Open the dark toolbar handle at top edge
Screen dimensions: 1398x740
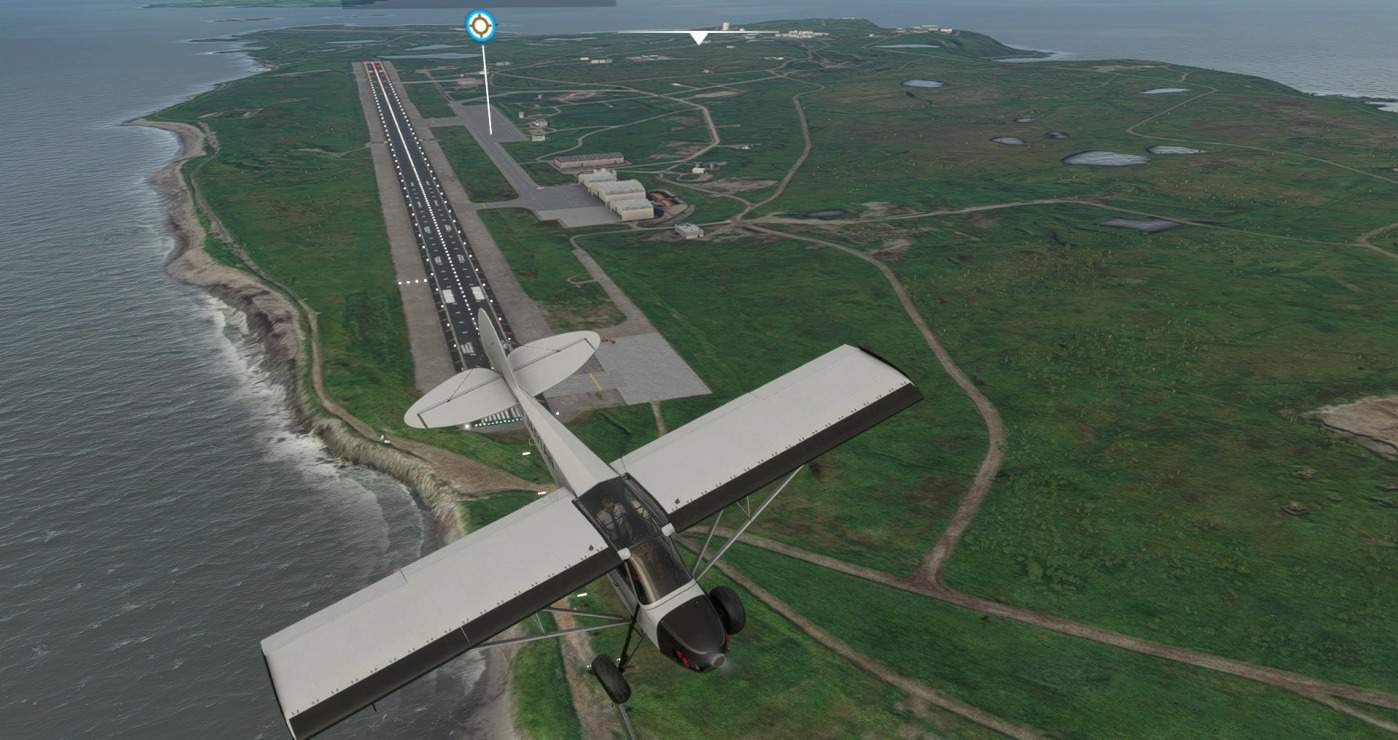tap(478, 3)
